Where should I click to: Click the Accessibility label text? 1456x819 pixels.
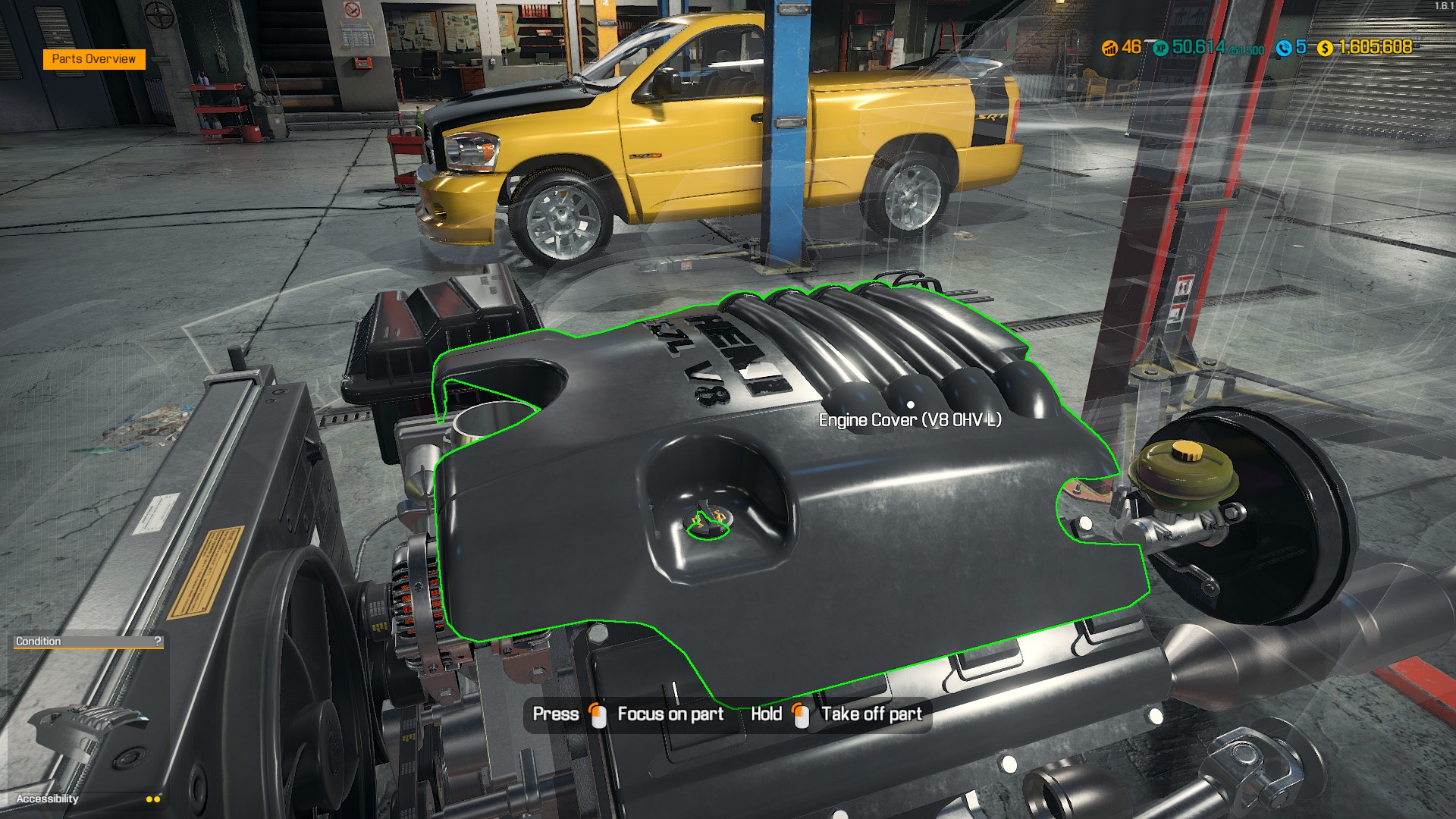pos(48,799)
